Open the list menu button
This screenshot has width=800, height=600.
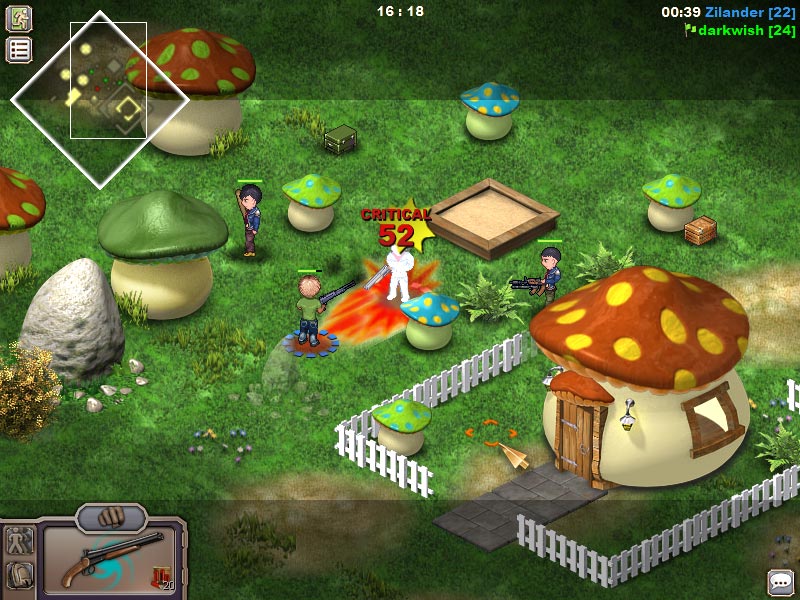[19, 50]
